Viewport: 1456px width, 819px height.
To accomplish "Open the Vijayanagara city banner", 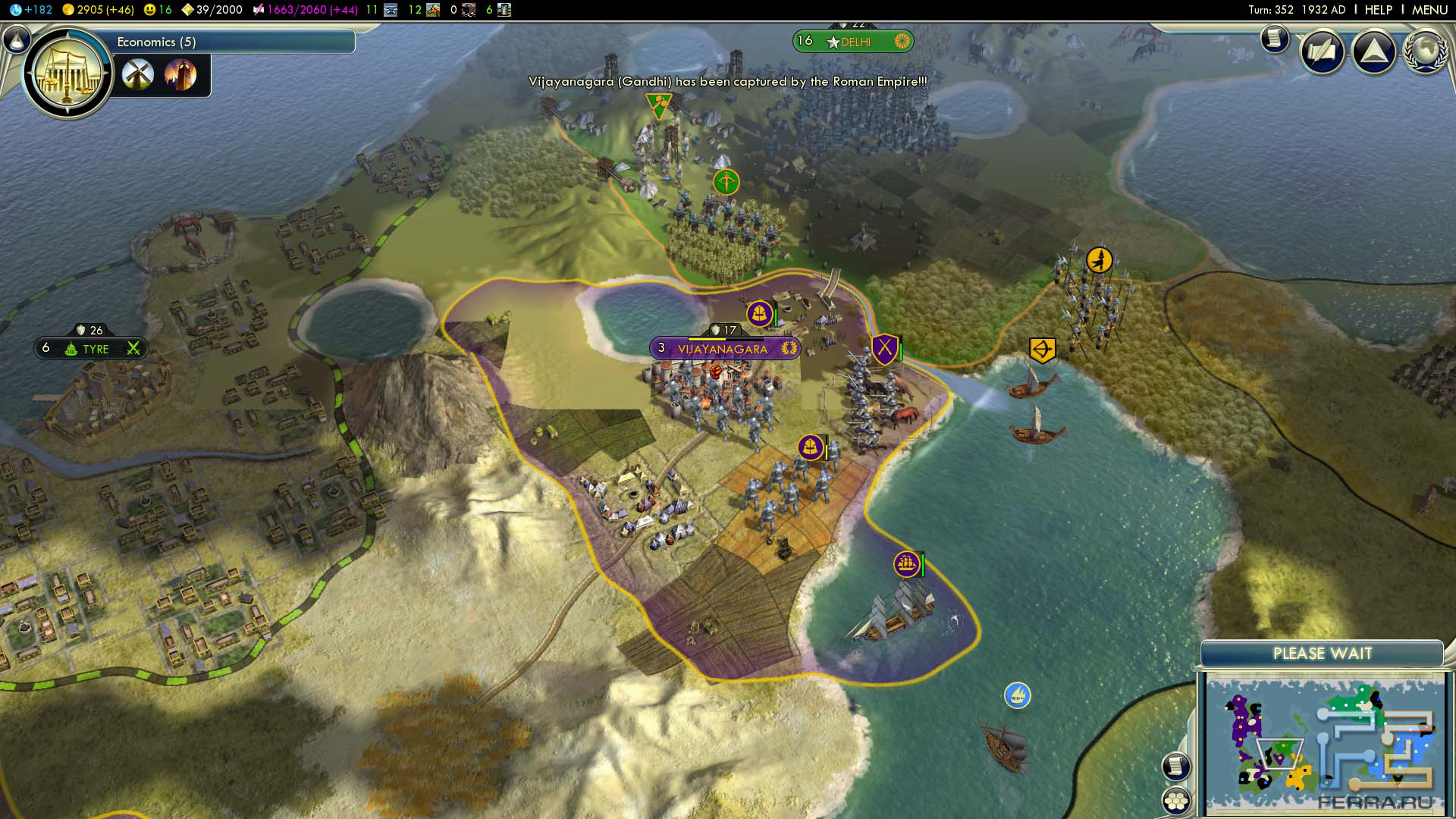I will coord(723,349).
